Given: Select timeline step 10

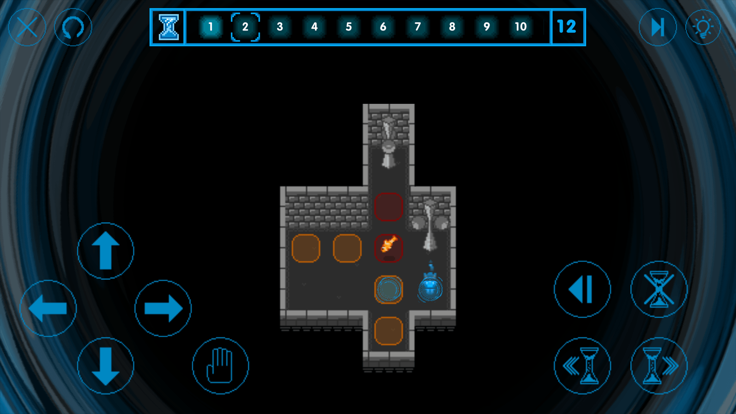Looking at the screenshot, I should [x=520, y=27].
